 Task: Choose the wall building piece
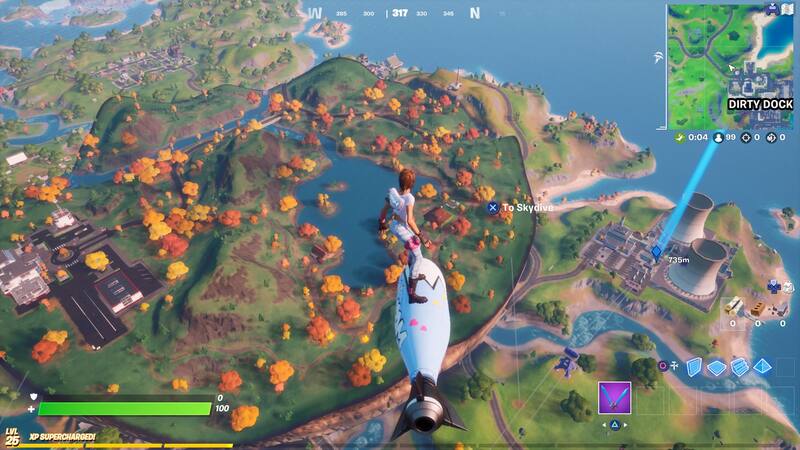693,367
